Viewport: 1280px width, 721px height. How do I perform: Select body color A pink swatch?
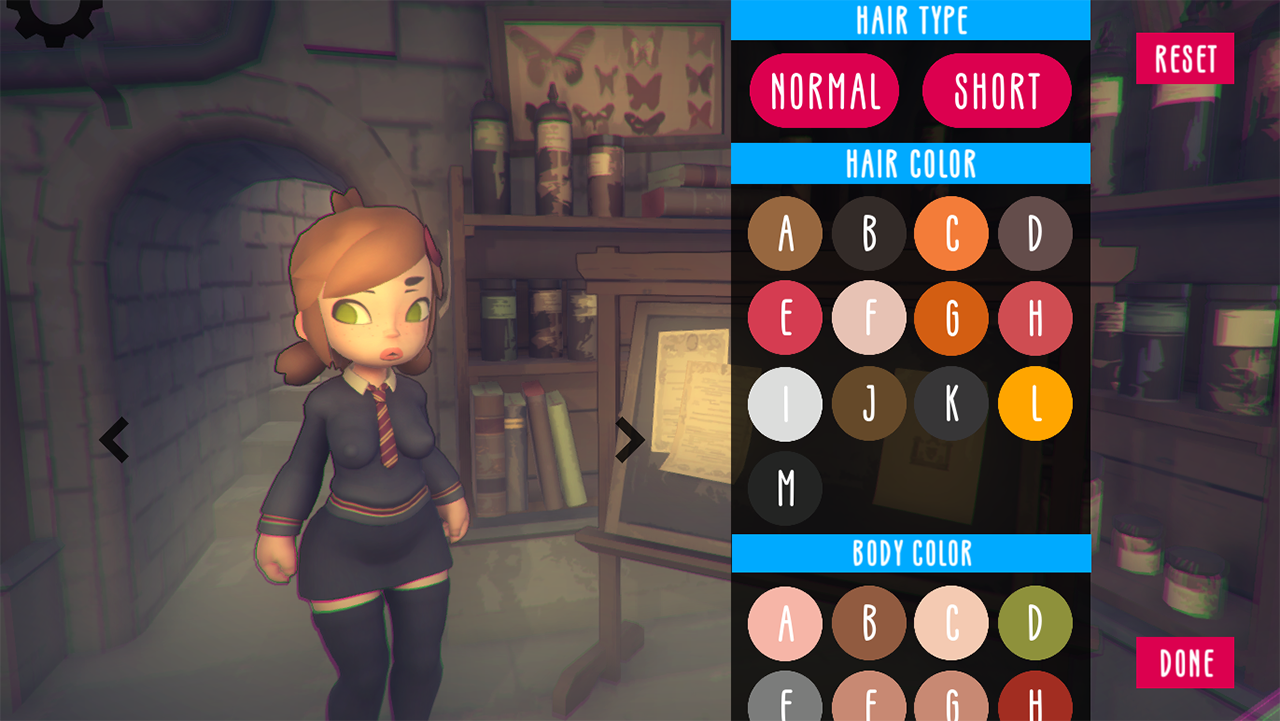(x=785, y=623)
